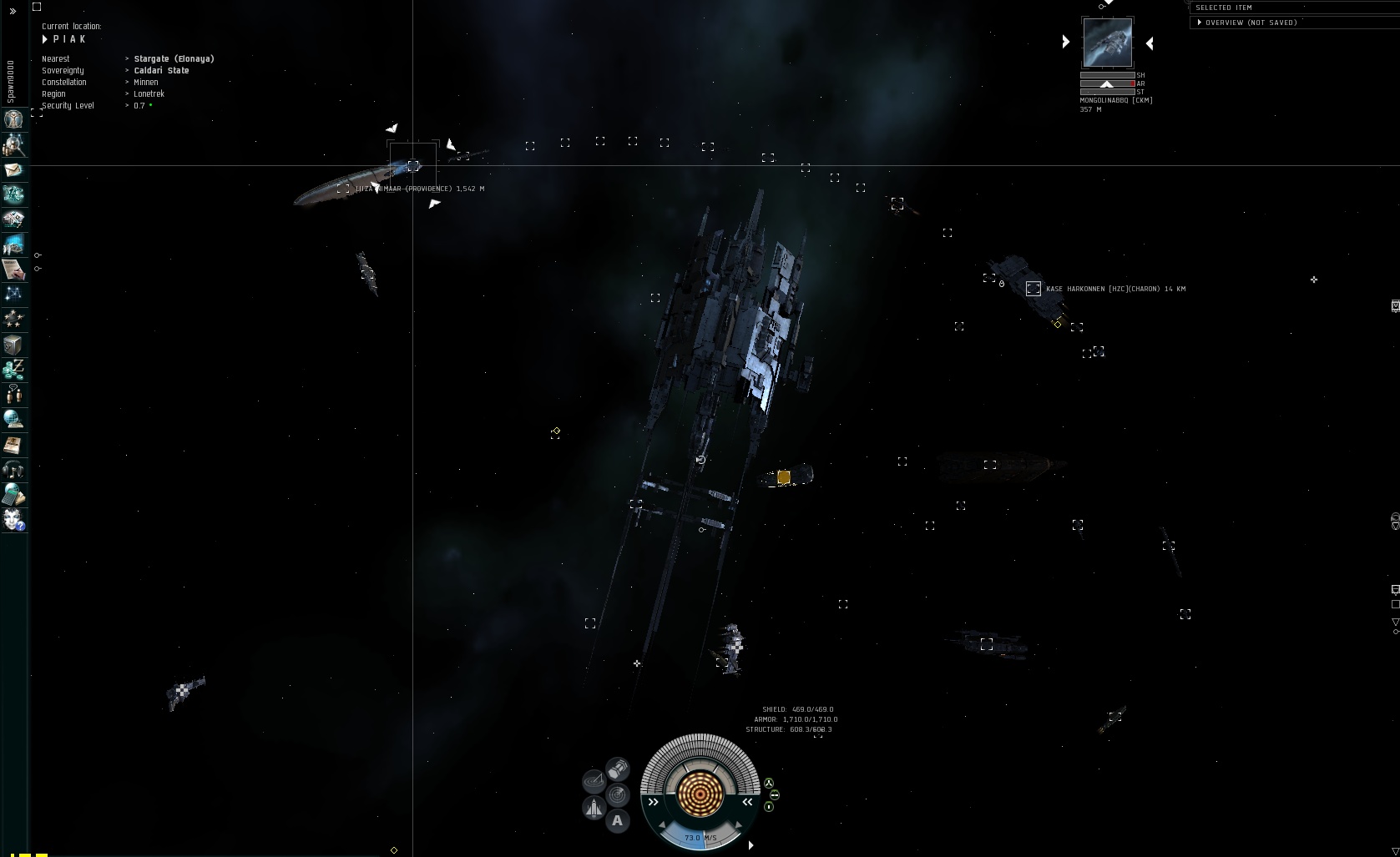
Task: Expand the Overview (Not Saved) panel
Action: point(1200,23)
